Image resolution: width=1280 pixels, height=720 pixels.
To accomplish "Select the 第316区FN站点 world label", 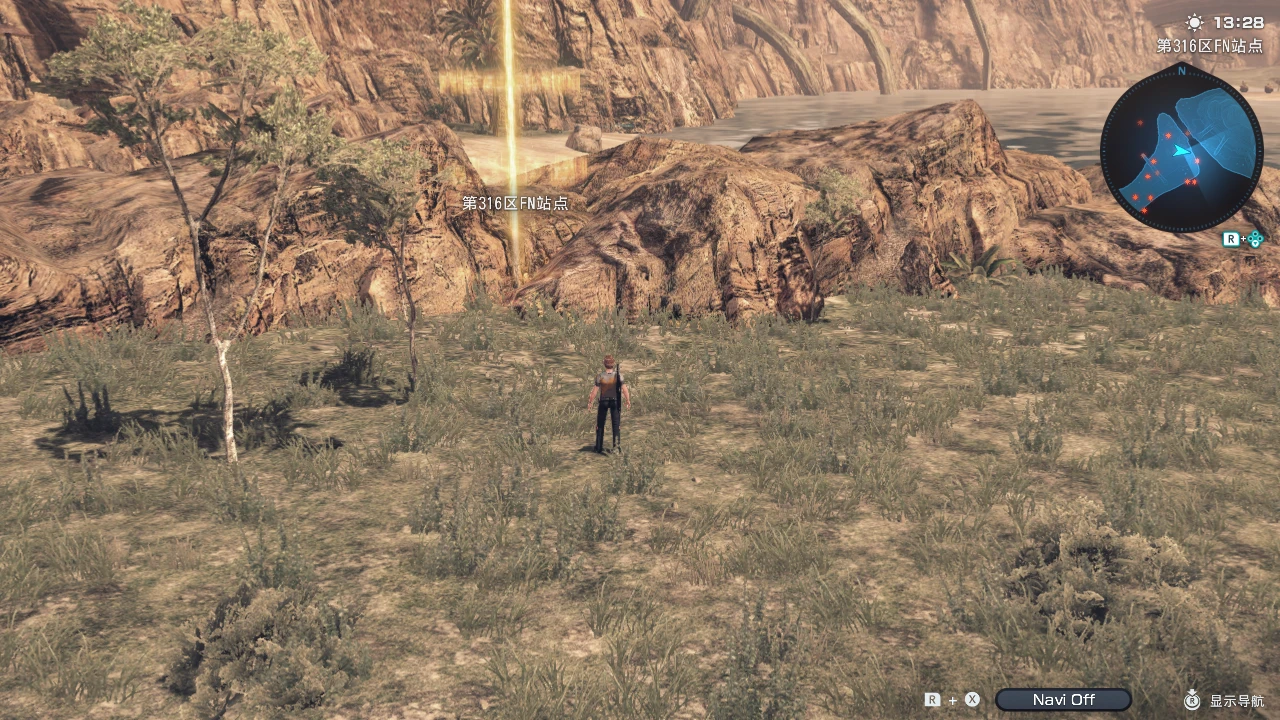I will tap(515, 204).
